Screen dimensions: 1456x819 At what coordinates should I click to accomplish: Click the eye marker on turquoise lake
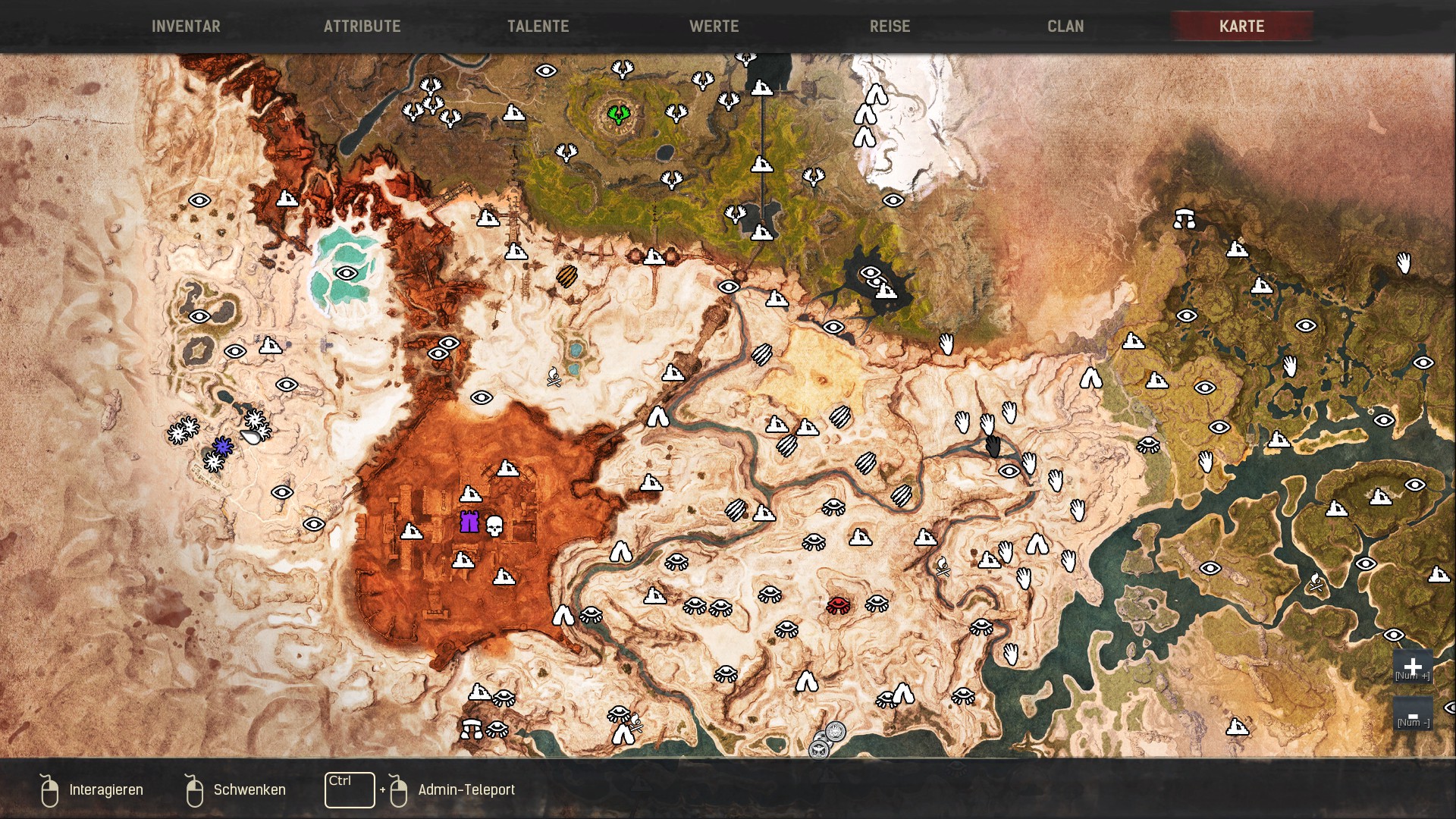click(347, 274)
